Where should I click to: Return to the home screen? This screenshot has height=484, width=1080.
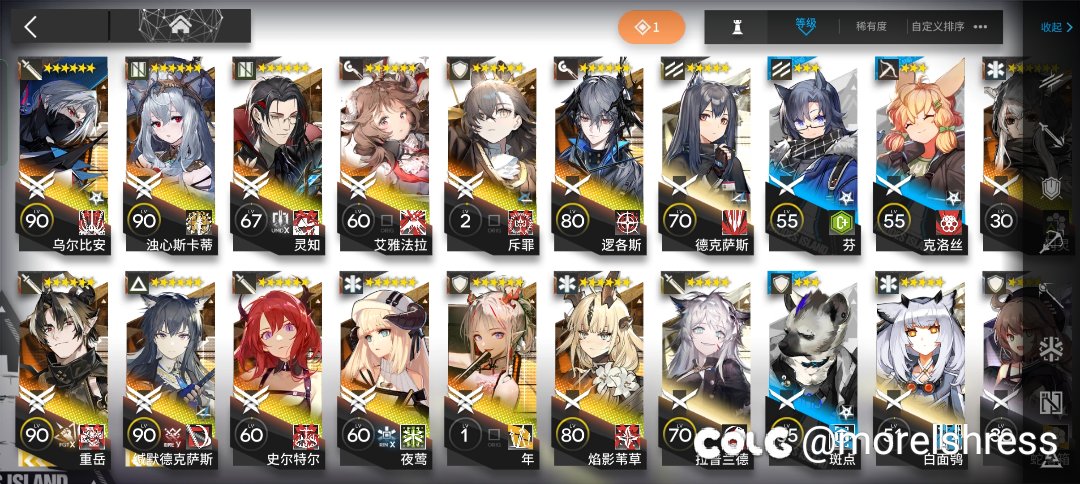point(180,26)
